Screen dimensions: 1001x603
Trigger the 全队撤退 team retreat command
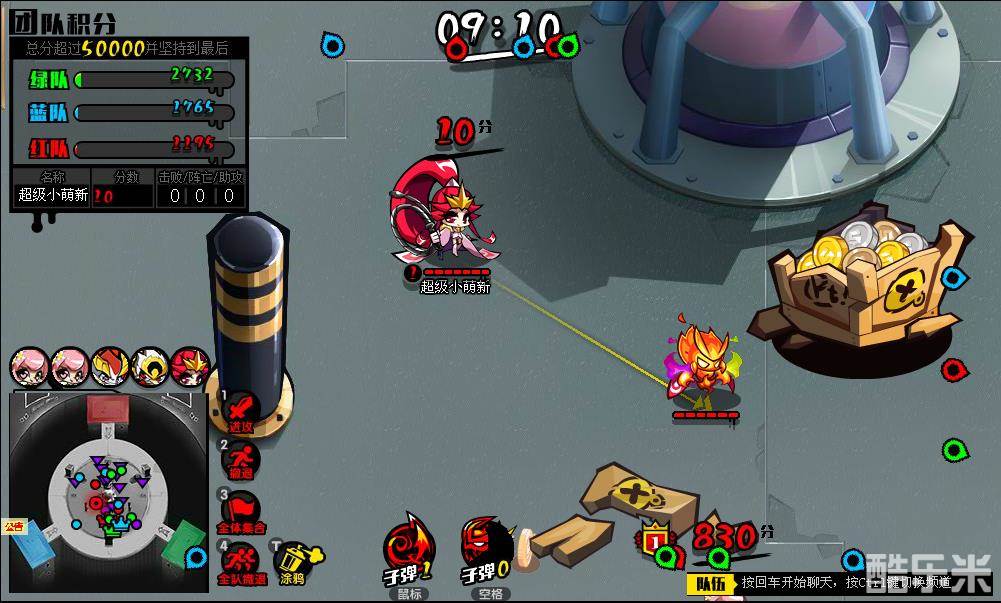coord(241,560)
